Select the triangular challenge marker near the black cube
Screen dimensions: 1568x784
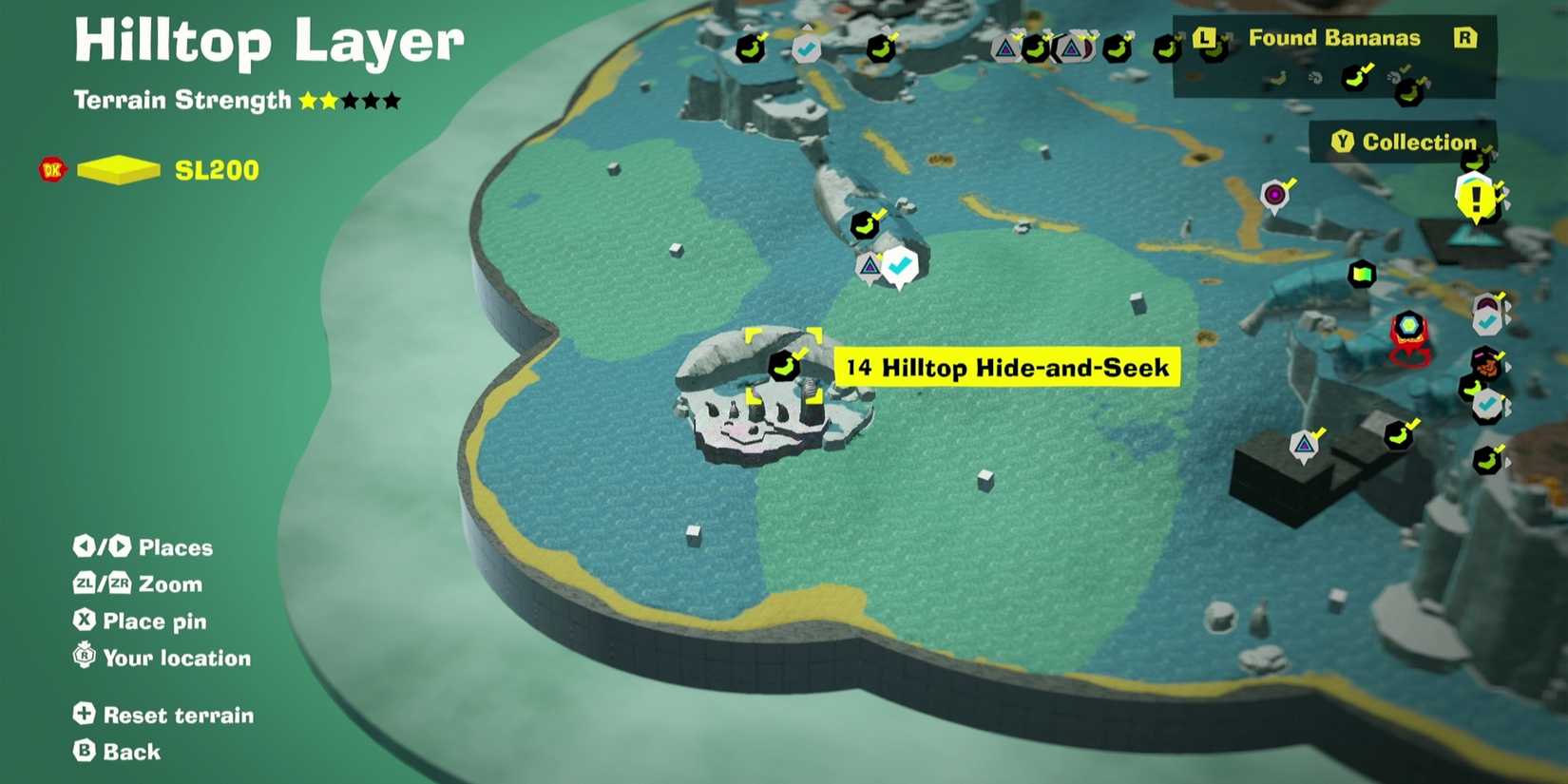click(x=1304, y=443)
